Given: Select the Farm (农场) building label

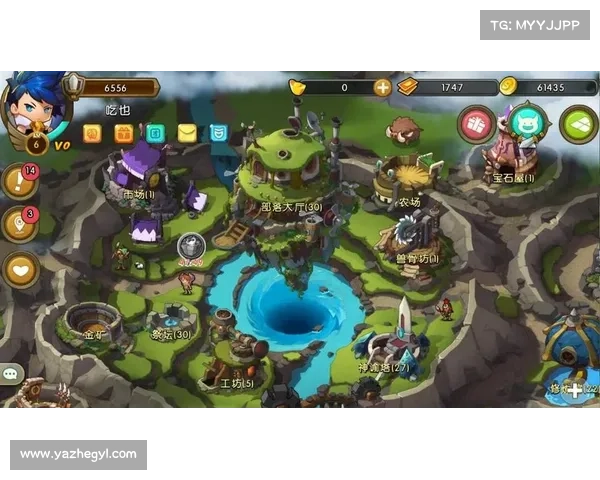Looking at the screenshot, I should coord(408,202).
